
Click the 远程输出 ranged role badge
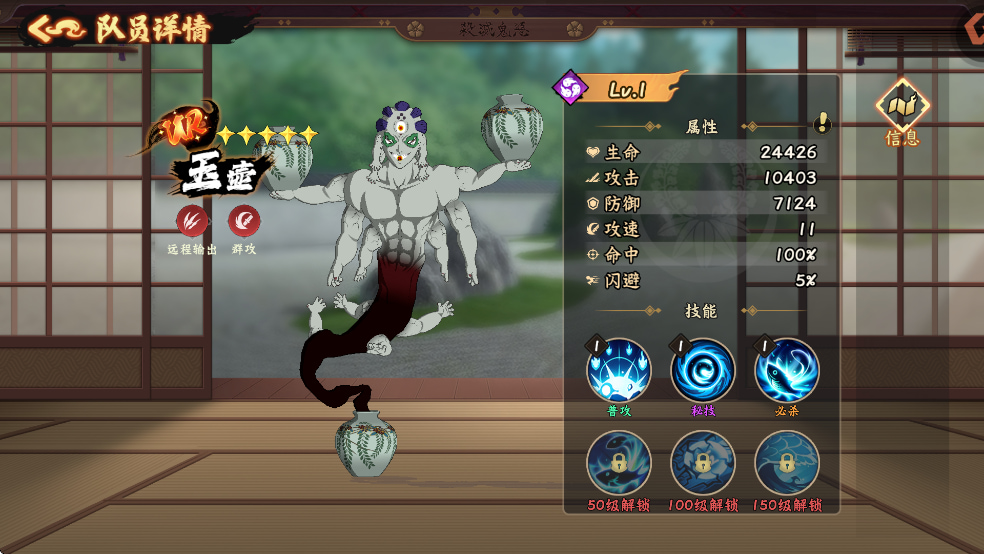tap(192, 221)
